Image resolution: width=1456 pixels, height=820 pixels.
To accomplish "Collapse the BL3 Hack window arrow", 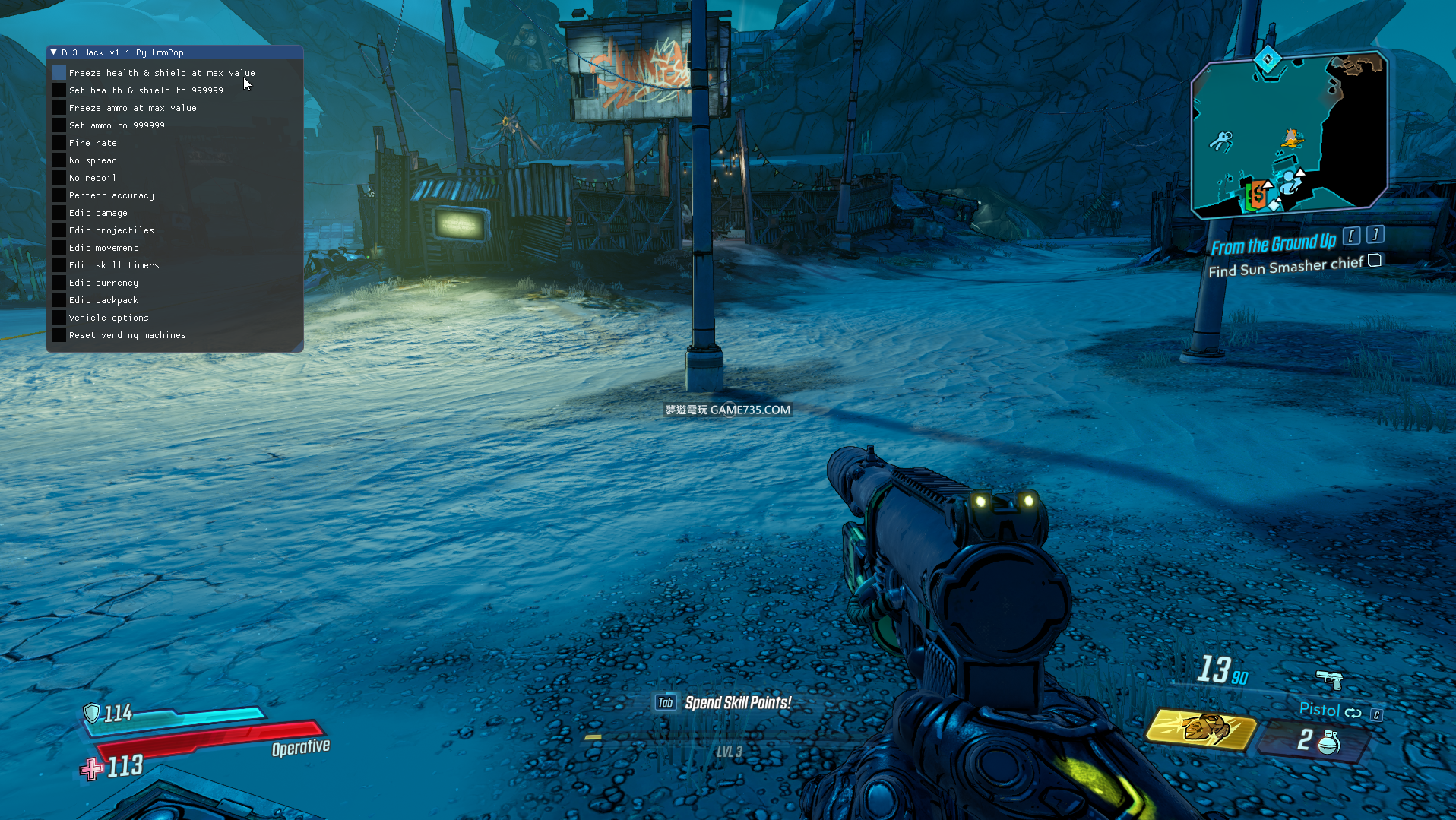I will (54, 52).
